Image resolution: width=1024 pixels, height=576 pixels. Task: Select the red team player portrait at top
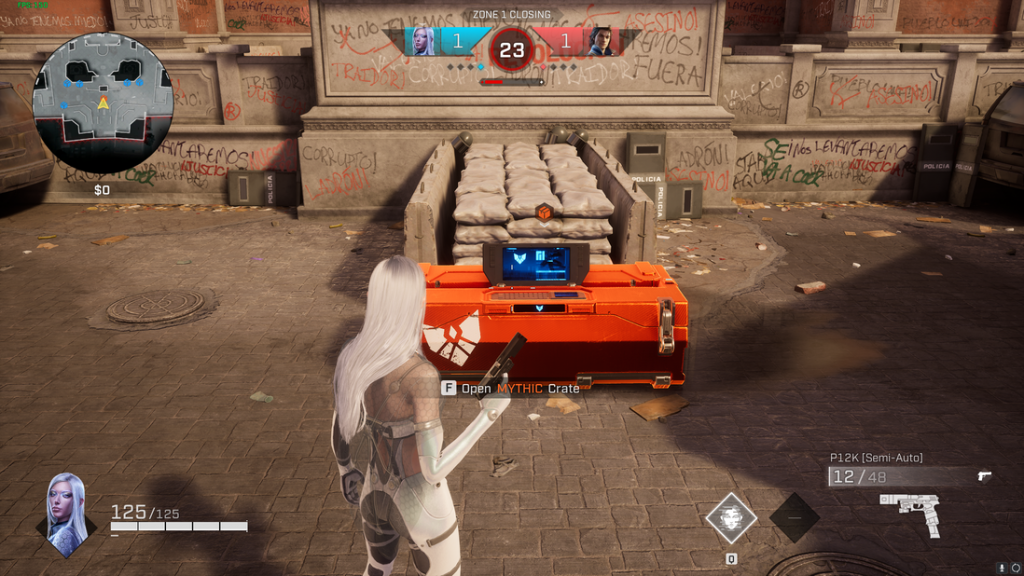pyautogui.click(x=601, y=41)
